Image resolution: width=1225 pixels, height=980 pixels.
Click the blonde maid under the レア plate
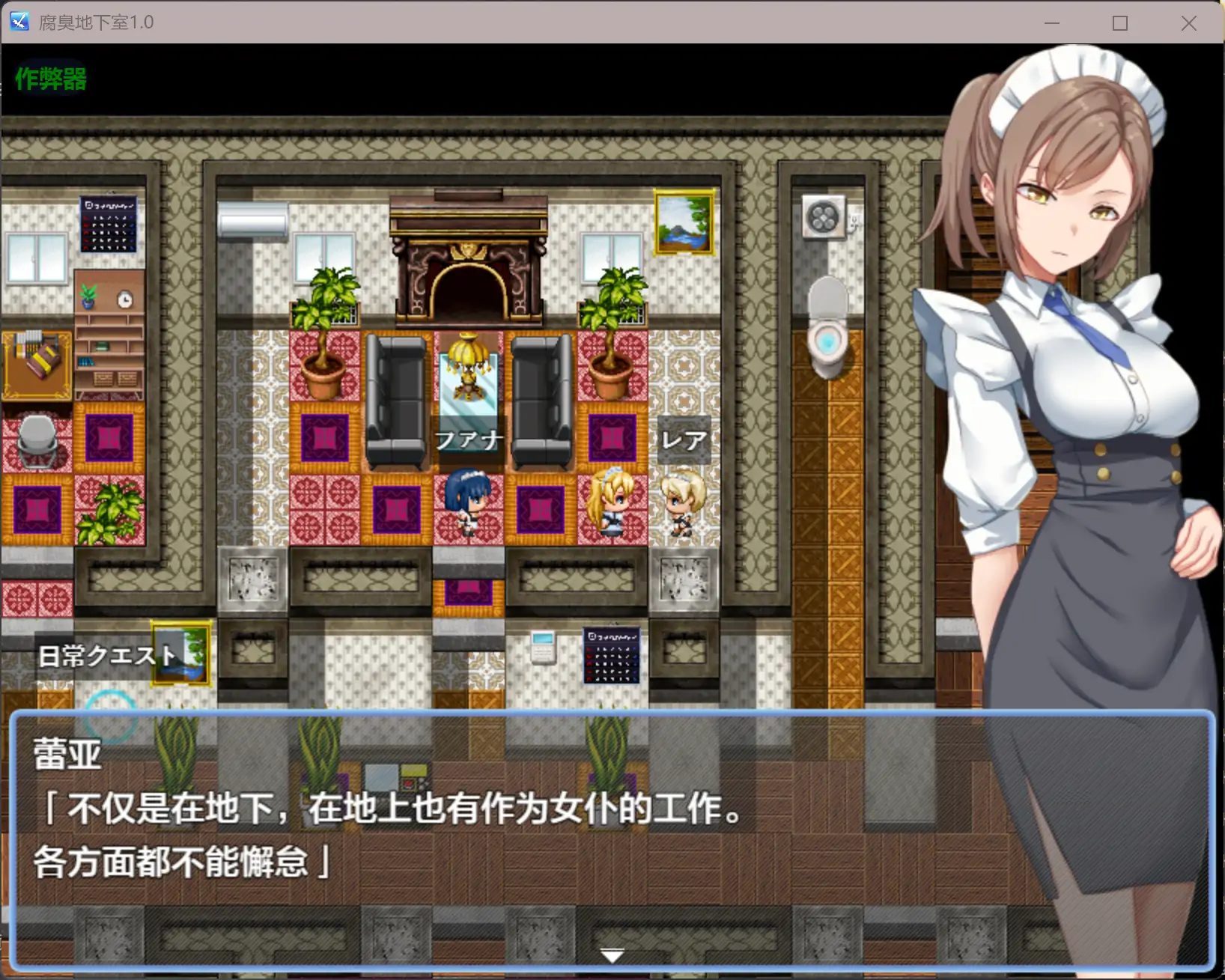pyautogui.click(x=685, y=505)
